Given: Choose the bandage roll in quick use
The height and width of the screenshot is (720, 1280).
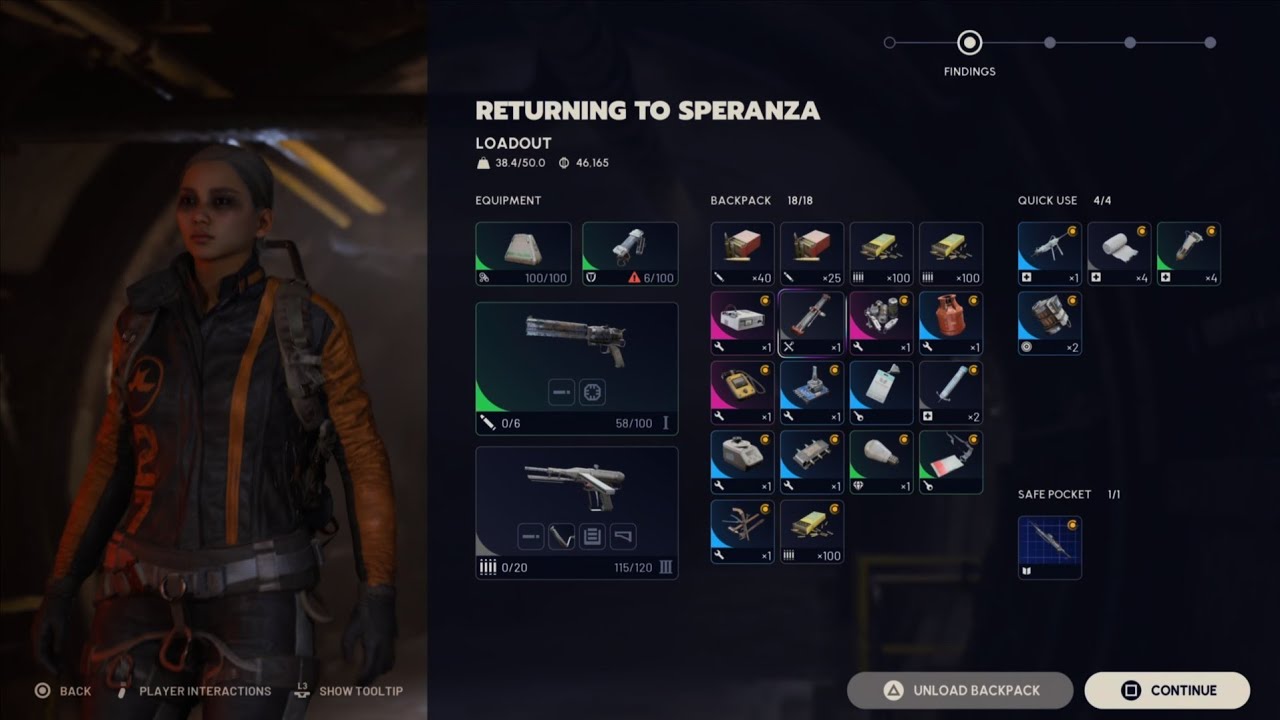Looking at the screenshot, I should click(1119, 254).
